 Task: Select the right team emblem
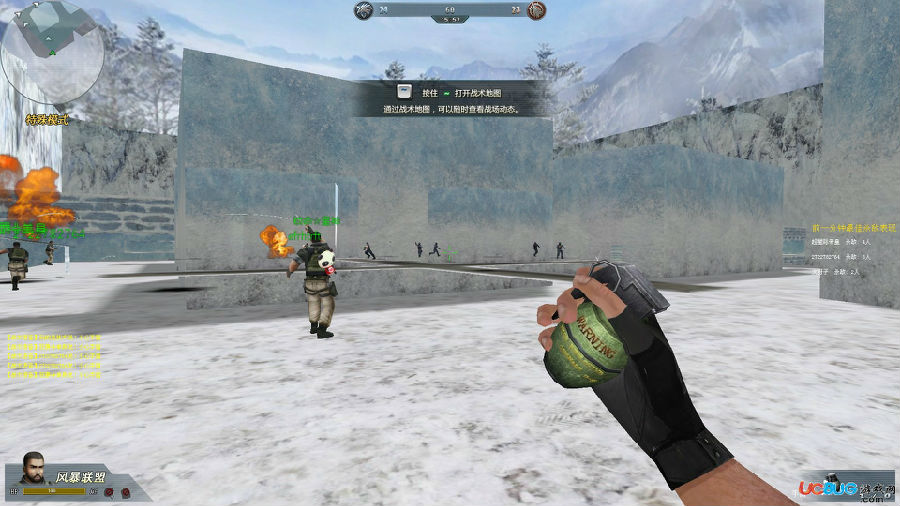536,11
